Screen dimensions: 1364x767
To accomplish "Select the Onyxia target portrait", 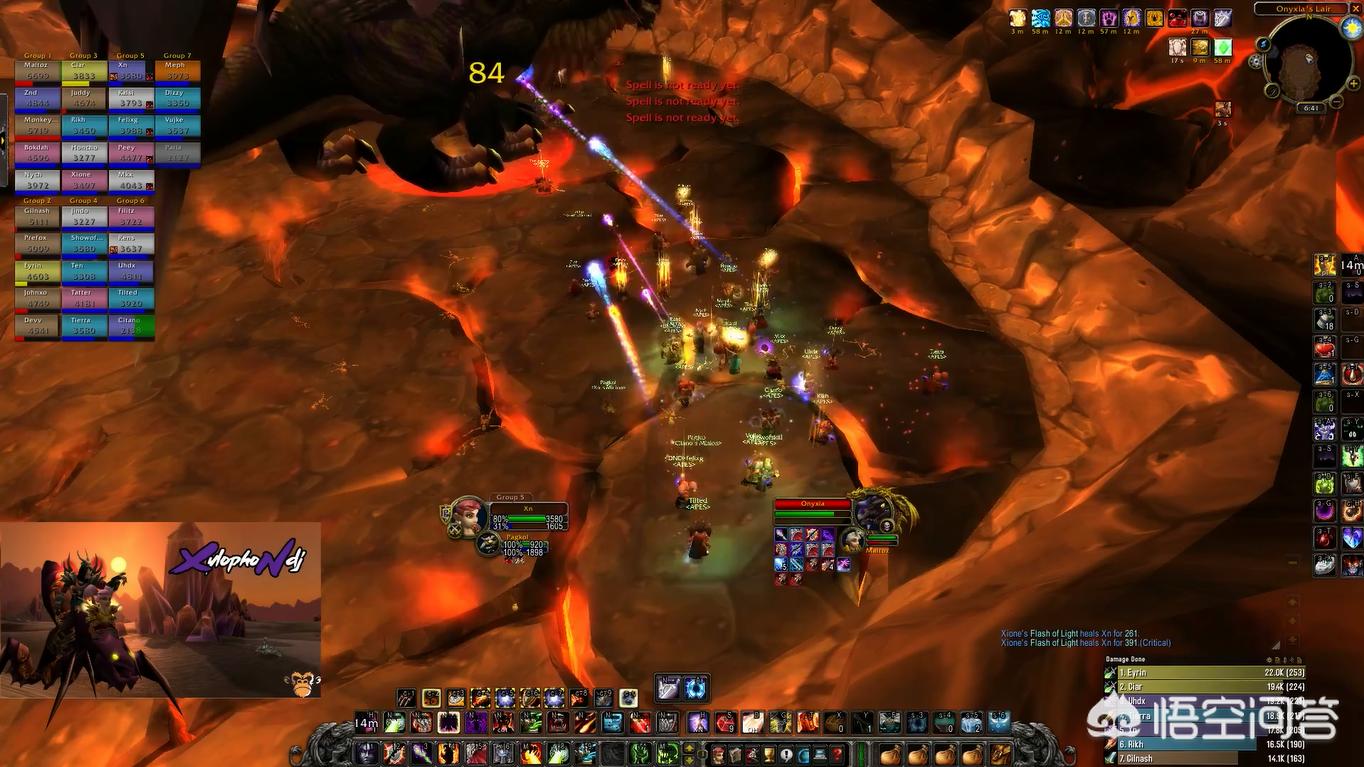I will click(872, 510).
